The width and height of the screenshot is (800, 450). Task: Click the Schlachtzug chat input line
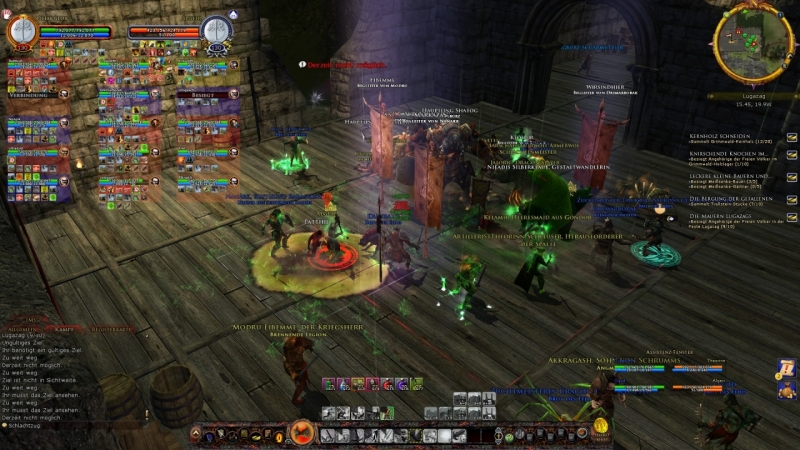click(40, 425)
